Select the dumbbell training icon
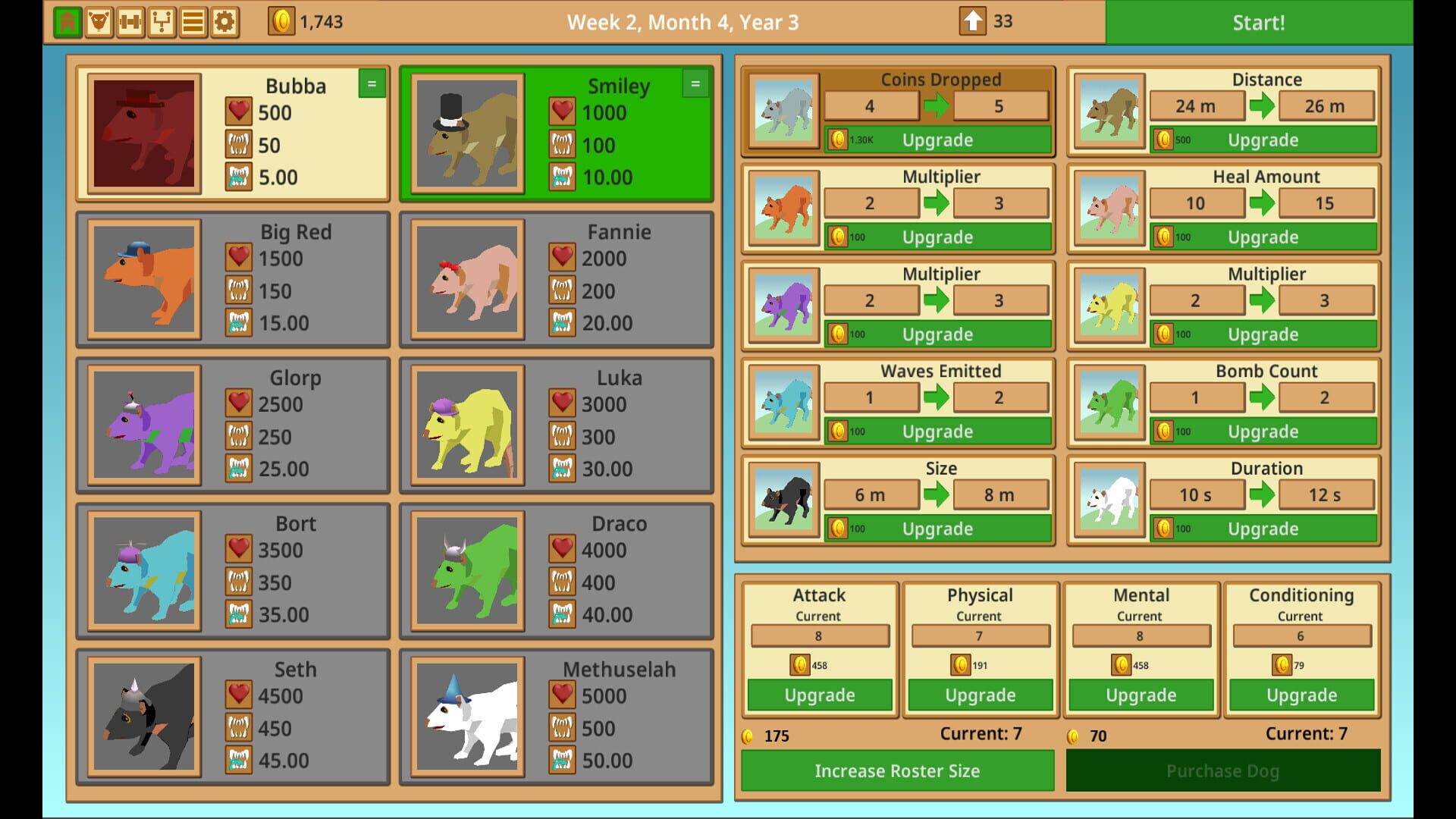Image resolution: width=1456 pixels, height=819 pixels. point(130,21)
